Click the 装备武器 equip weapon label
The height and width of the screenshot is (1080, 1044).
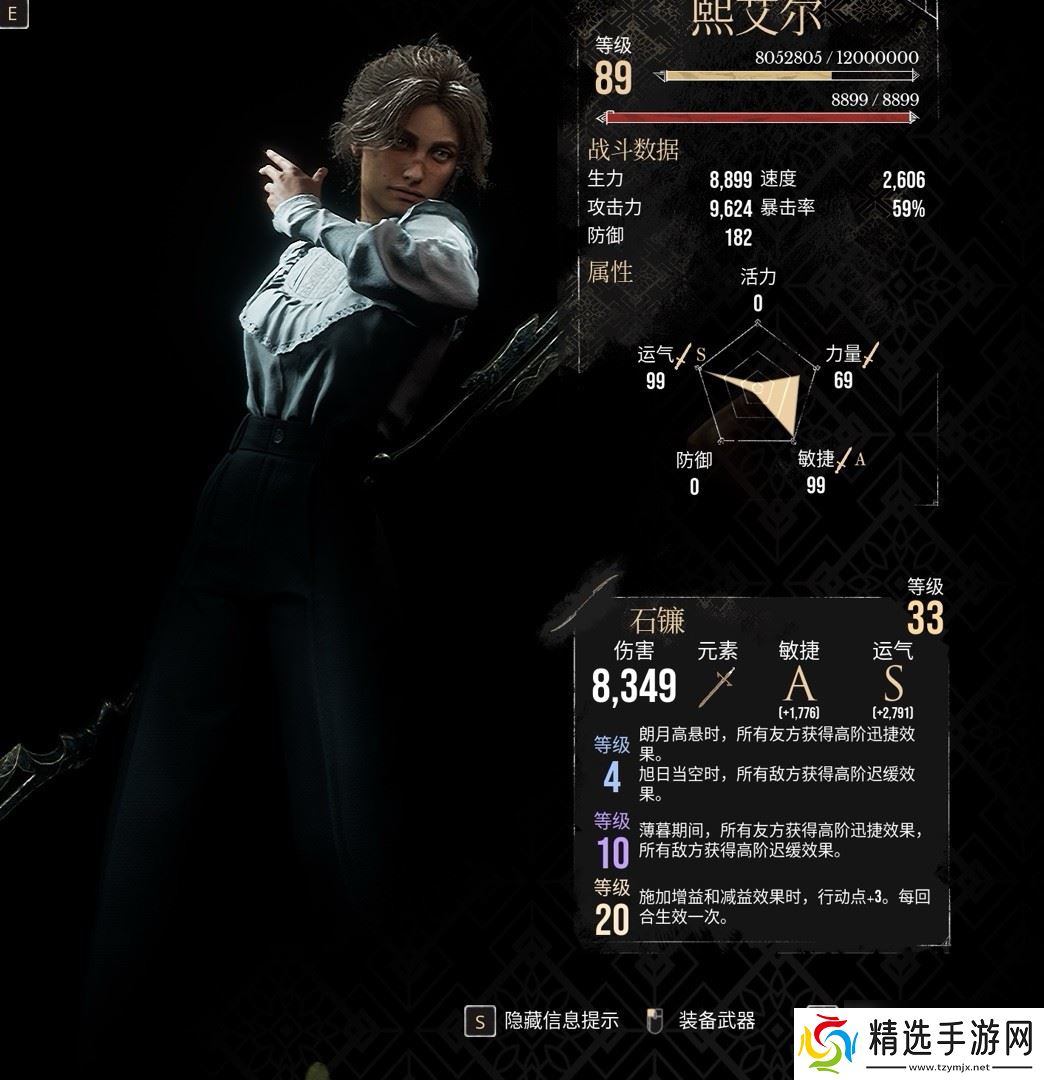[717, 1020]
